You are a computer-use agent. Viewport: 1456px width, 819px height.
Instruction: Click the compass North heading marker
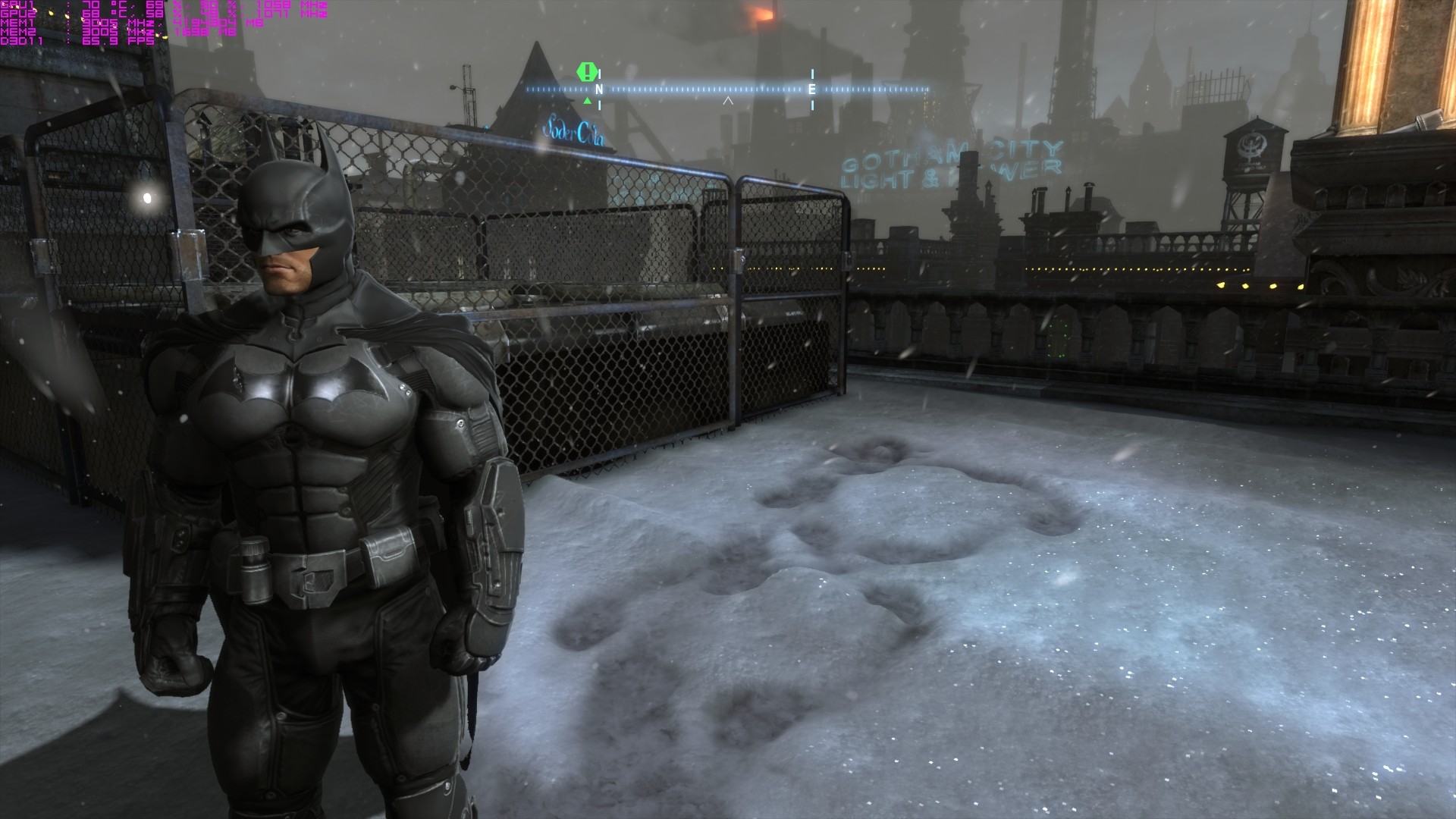pyautogui.click(x=599, y=89)
